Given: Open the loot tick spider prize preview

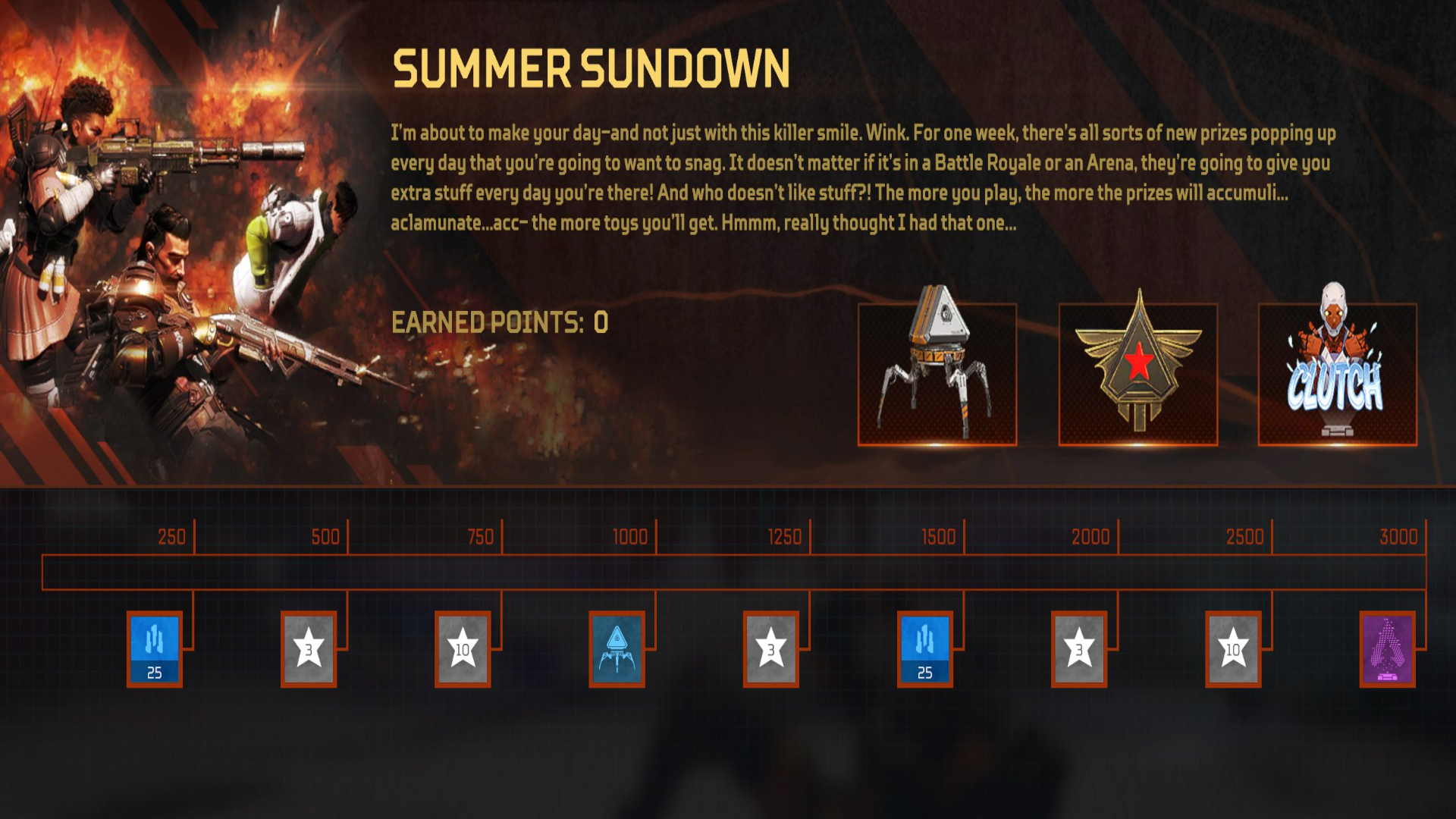Looking at the screenshot, I should (937, 372).
